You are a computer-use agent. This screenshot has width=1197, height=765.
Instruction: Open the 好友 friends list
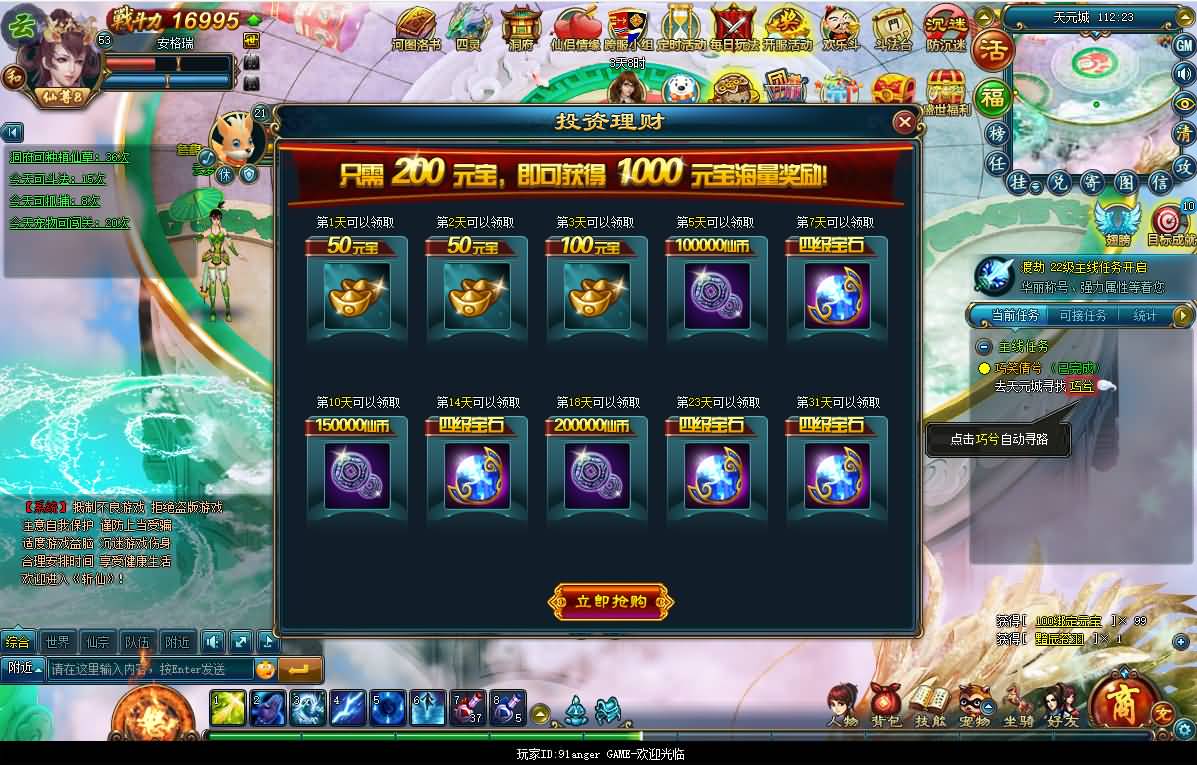1060,705
